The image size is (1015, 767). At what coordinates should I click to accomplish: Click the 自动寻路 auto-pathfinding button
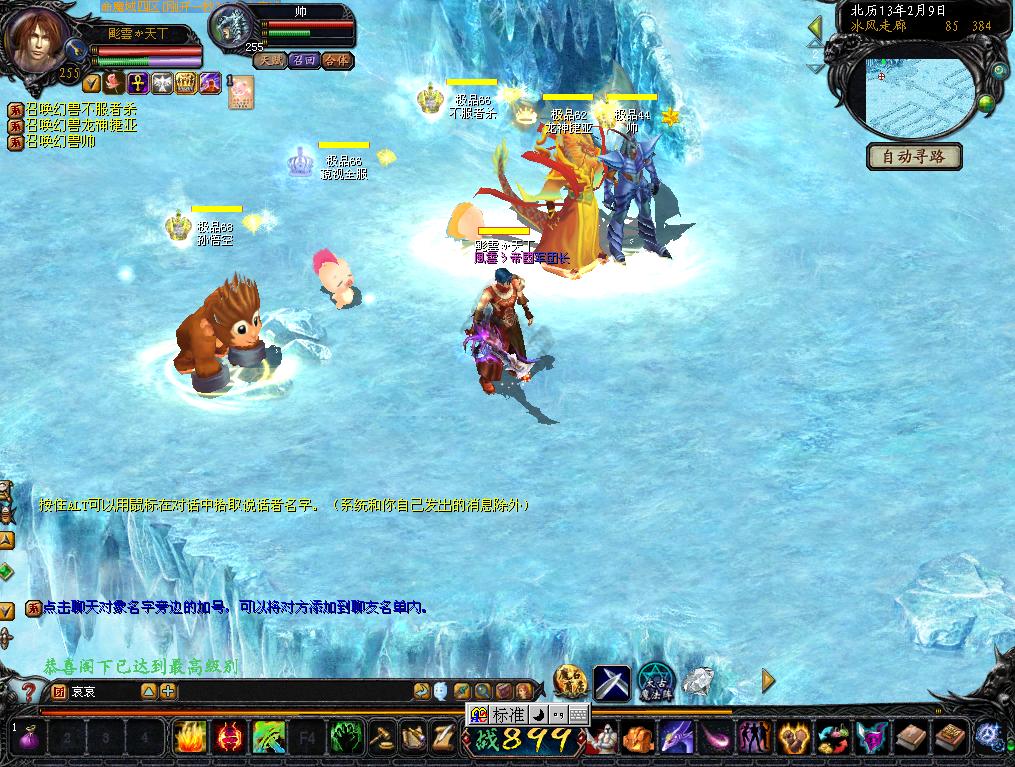[914, 157]
